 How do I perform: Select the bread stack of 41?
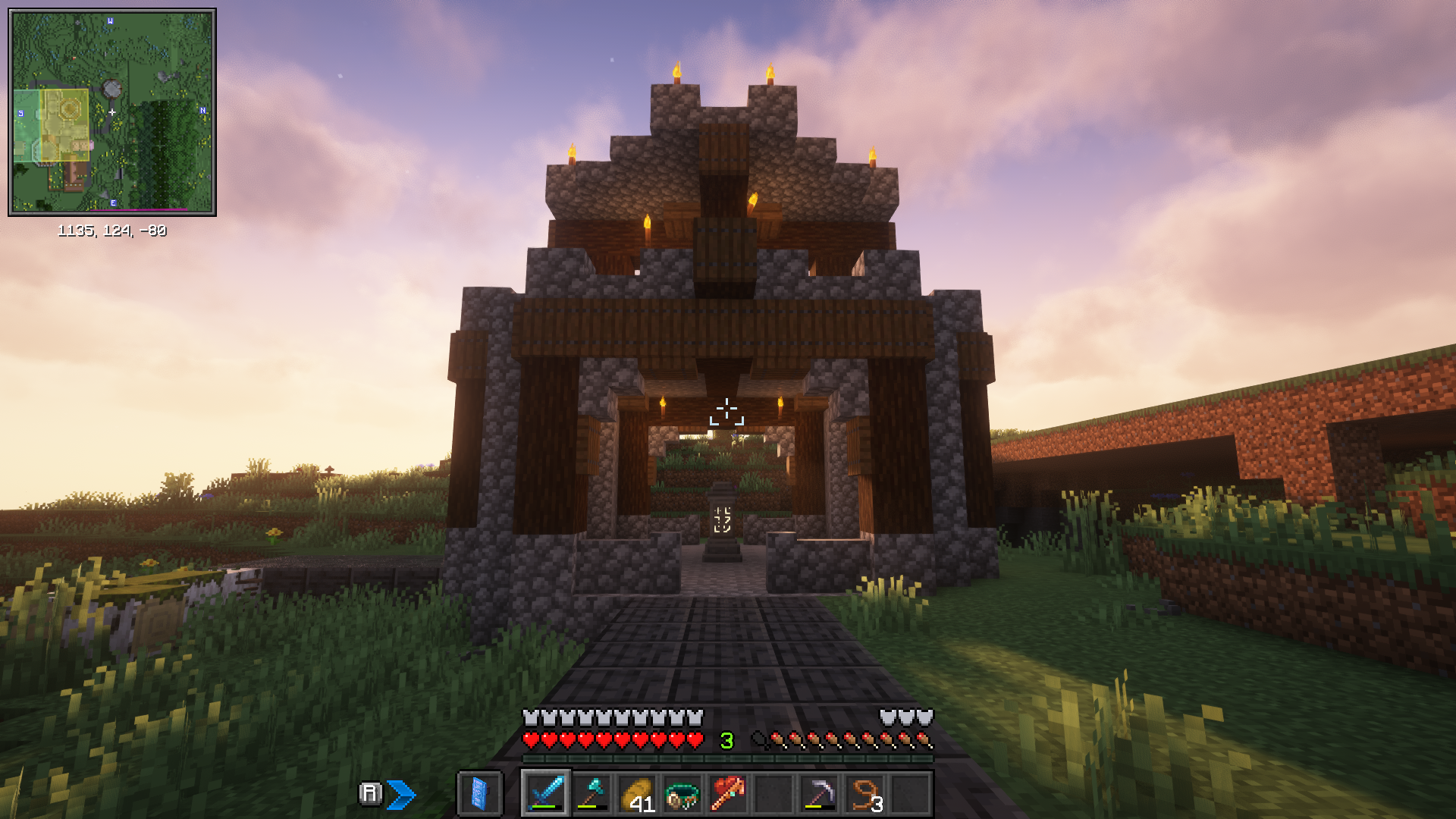click(x=637, y=794)
